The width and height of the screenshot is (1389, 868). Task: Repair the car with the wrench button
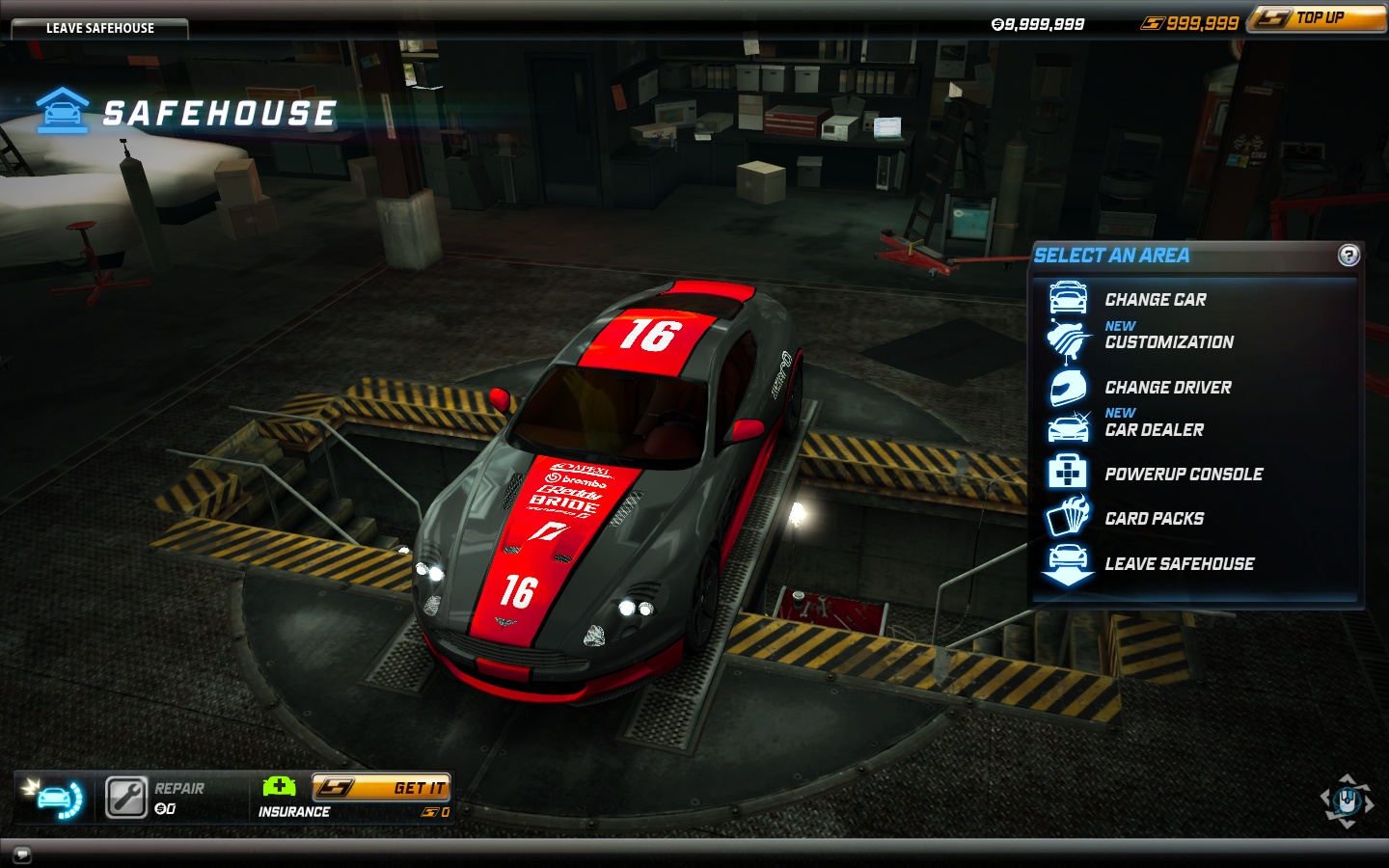tap(126, 798)
